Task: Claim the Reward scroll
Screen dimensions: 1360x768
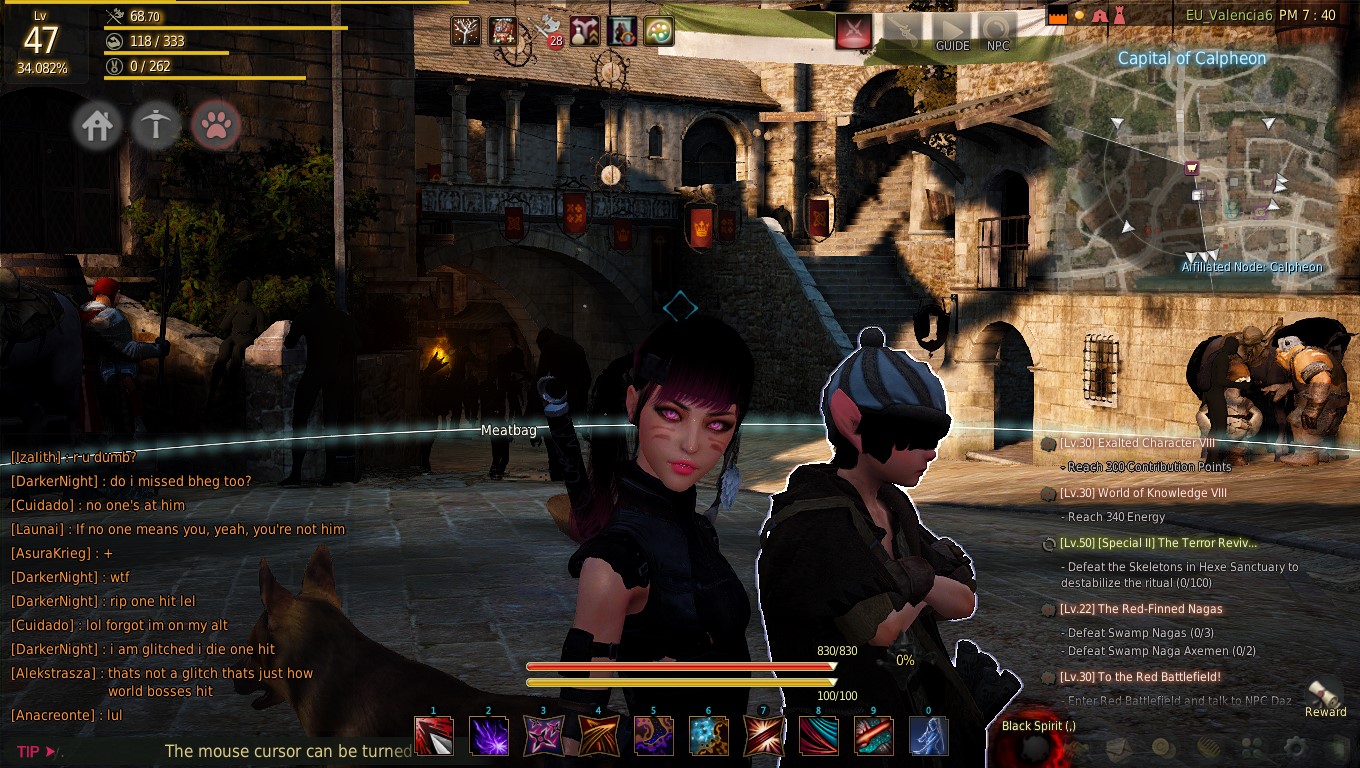Action: coord(1326,695)
